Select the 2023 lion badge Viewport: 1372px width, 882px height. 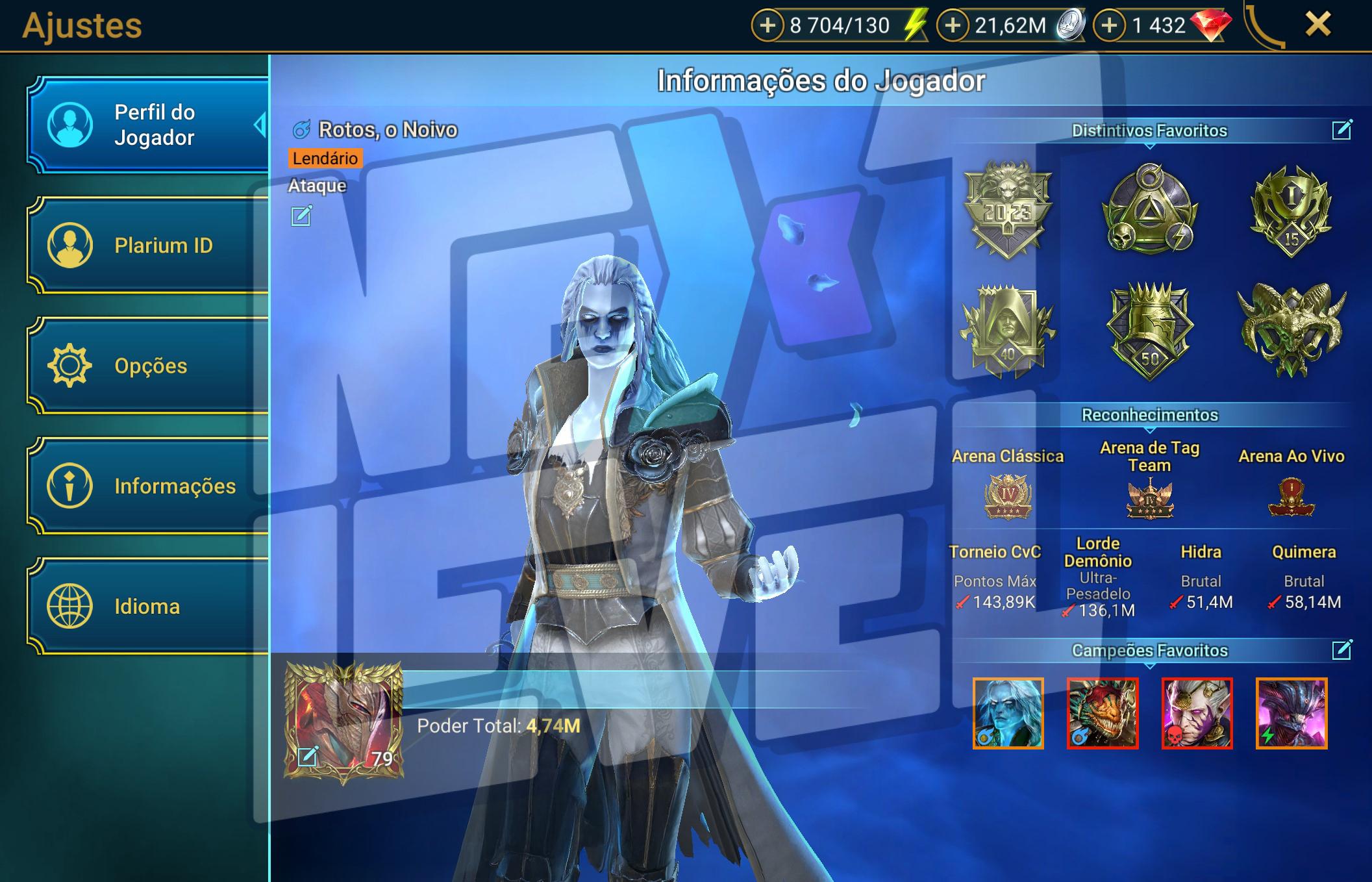1007,209
